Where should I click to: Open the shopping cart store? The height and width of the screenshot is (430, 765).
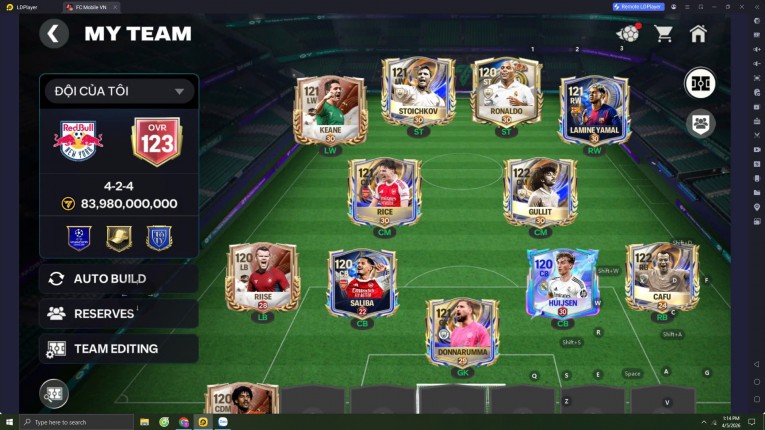663,34
